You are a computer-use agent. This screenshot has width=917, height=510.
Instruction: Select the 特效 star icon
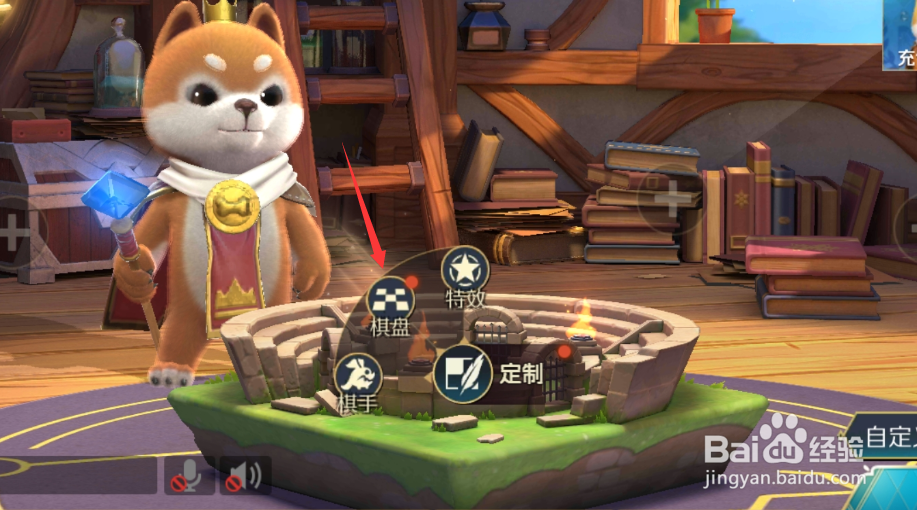465,270
